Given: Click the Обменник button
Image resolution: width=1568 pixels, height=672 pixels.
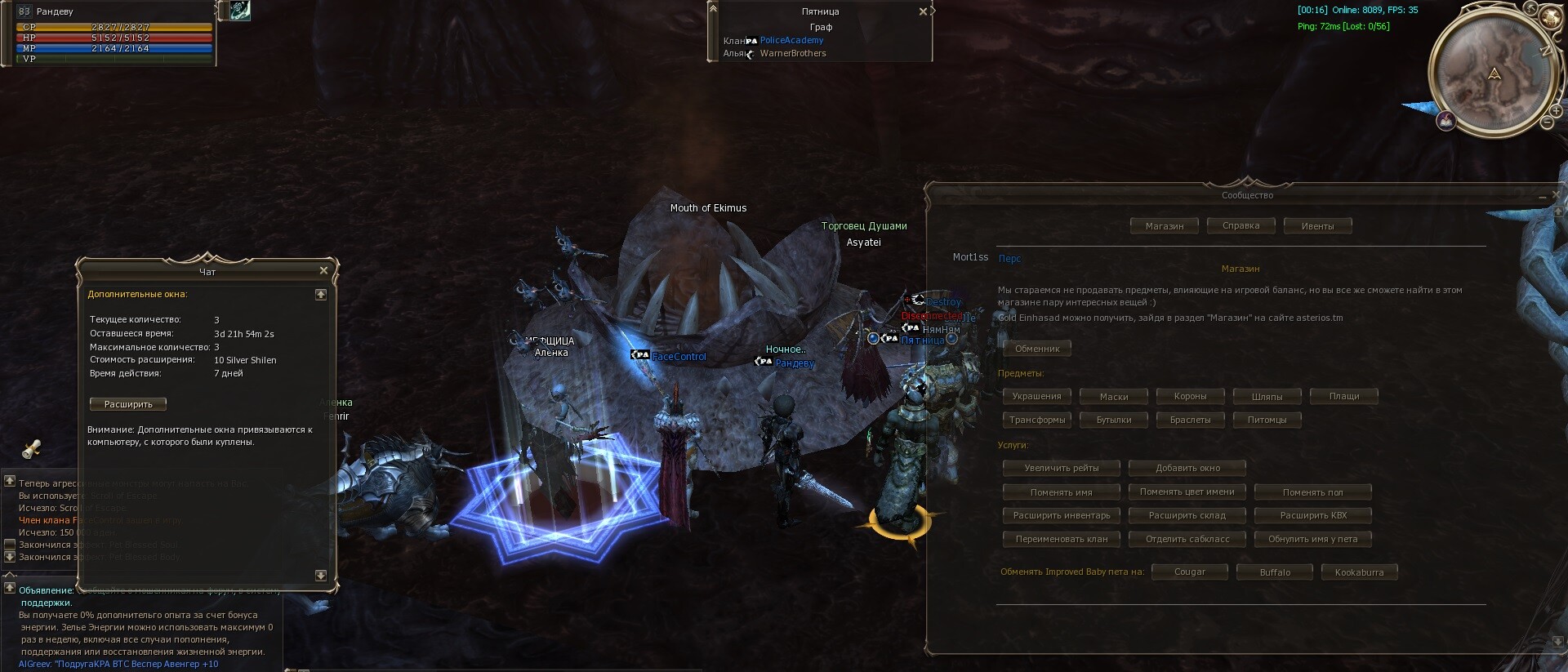Looking at the screenshot, I should point(1037,349).
